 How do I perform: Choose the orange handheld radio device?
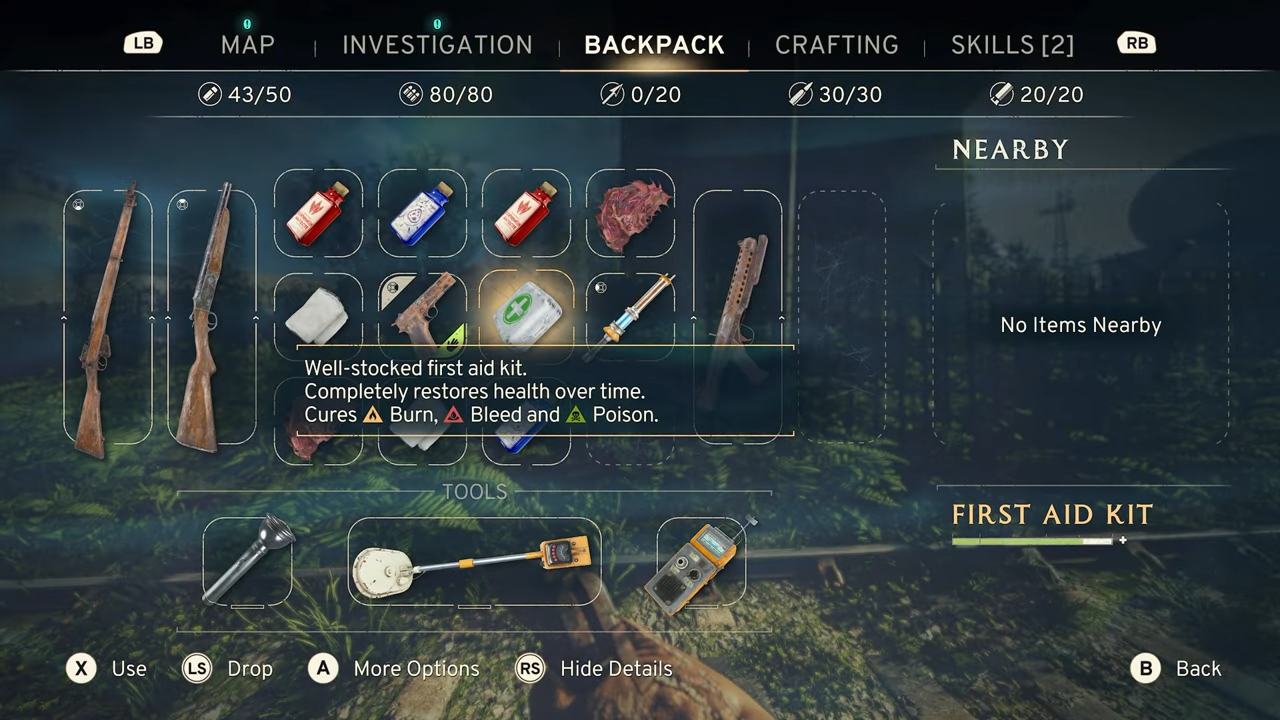700,562
